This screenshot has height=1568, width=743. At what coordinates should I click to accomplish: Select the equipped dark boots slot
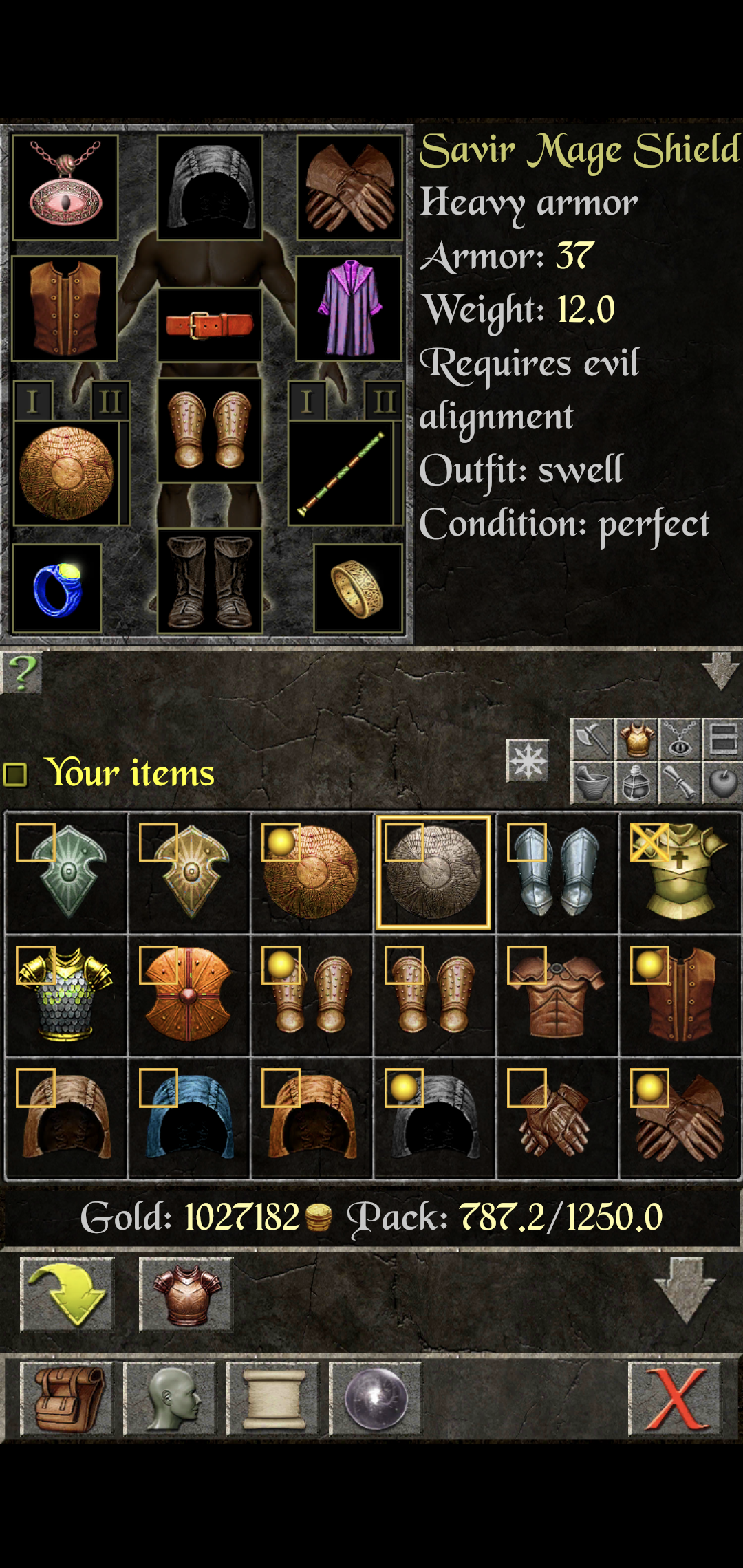(210, 582)
